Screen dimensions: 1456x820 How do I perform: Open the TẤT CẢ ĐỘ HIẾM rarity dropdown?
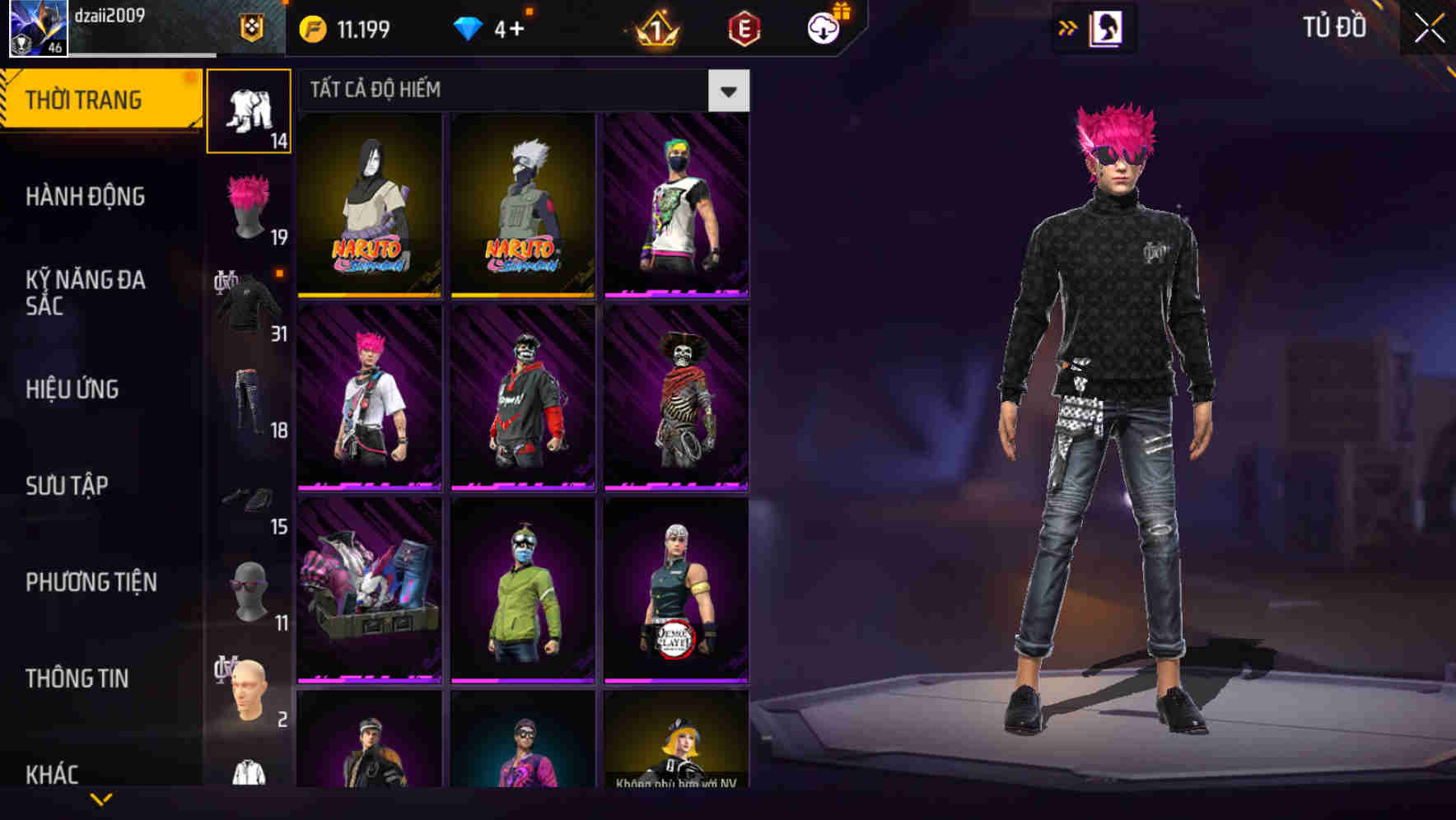[511, 91]
